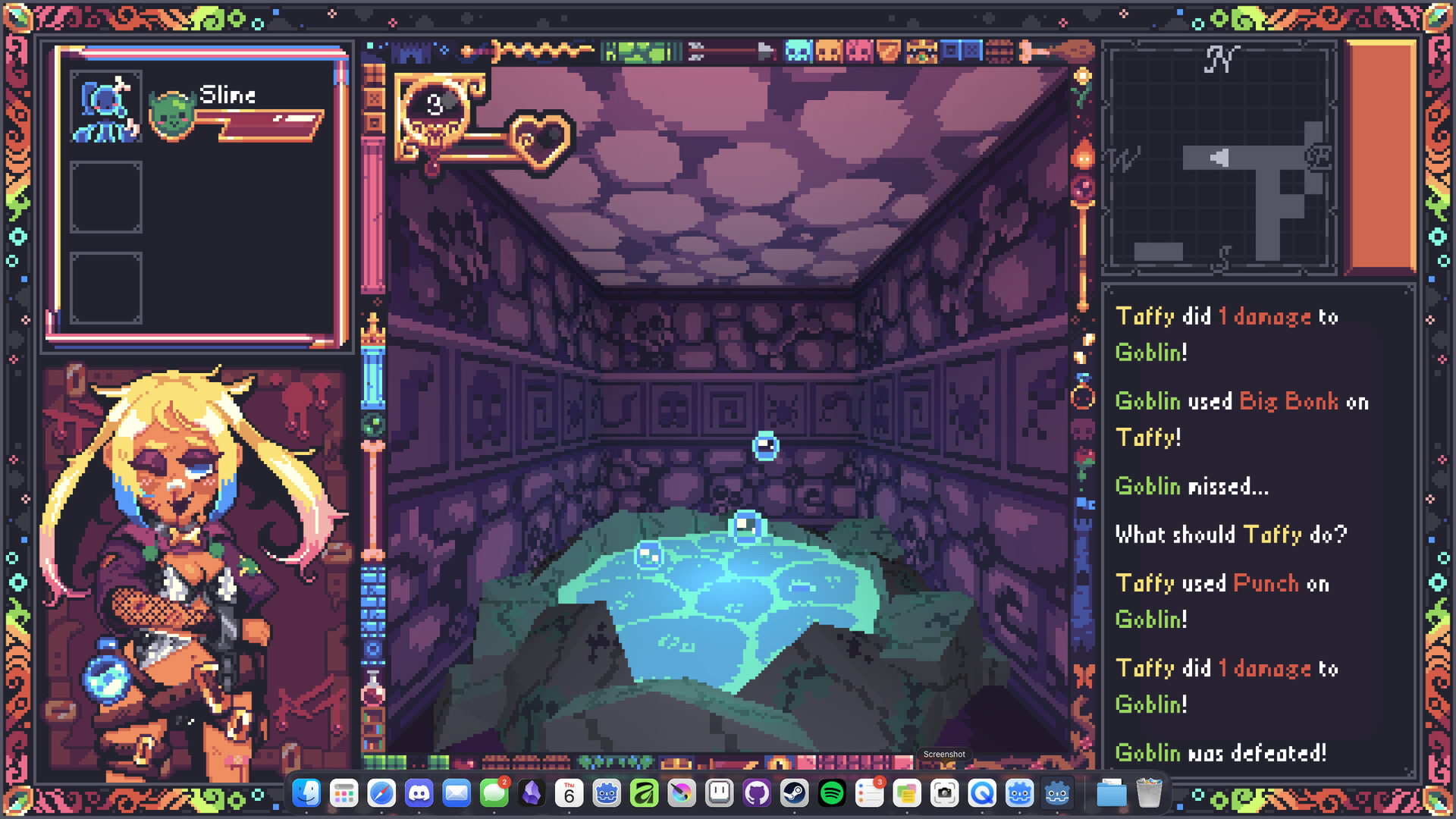Click the heart health indicator
Image resolution: width=1456 pixels, height=819 pixels.
click(x=540, y=138)
